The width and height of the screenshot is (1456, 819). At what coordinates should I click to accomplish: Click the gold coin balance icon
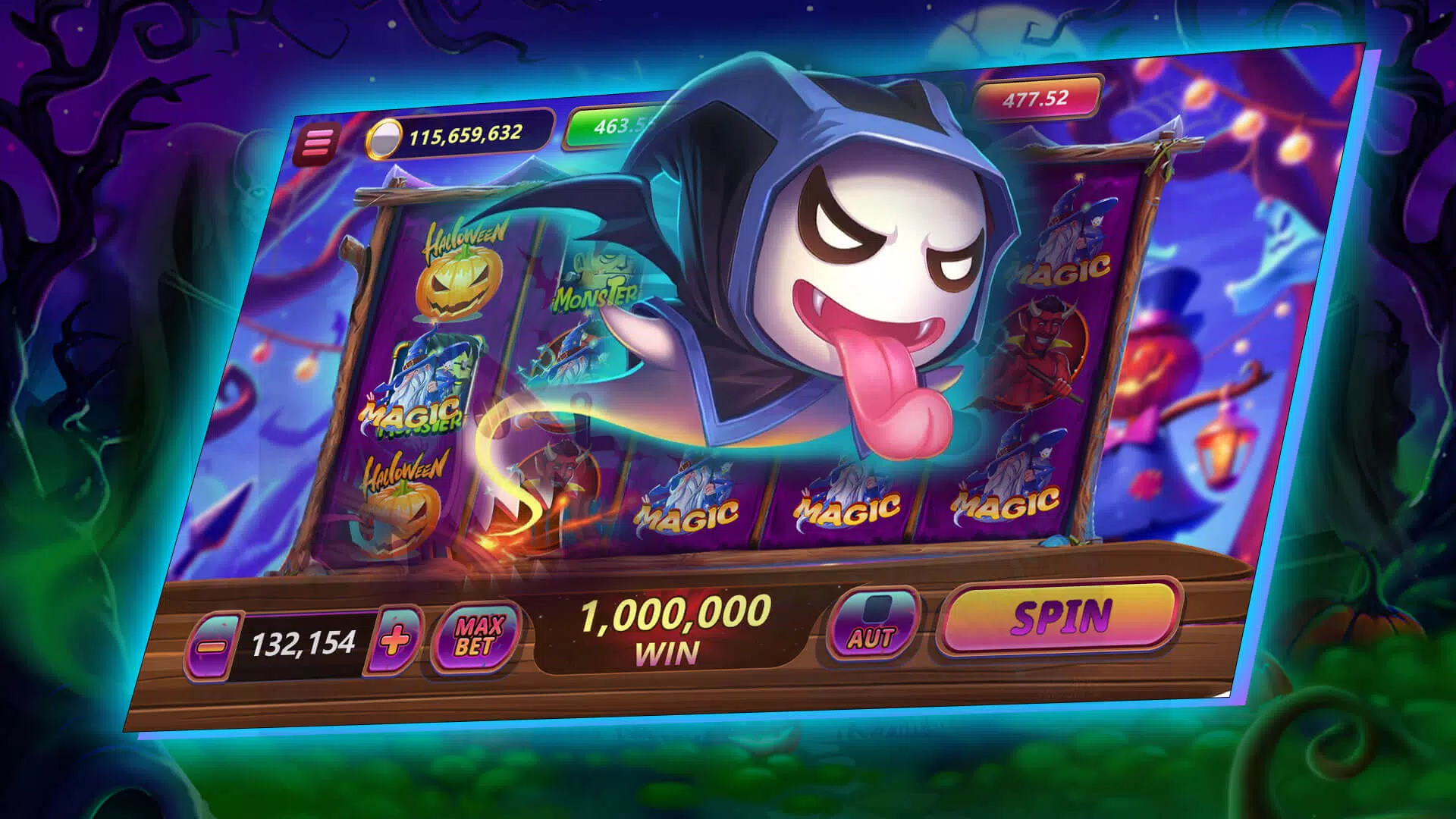coord(387,139)
